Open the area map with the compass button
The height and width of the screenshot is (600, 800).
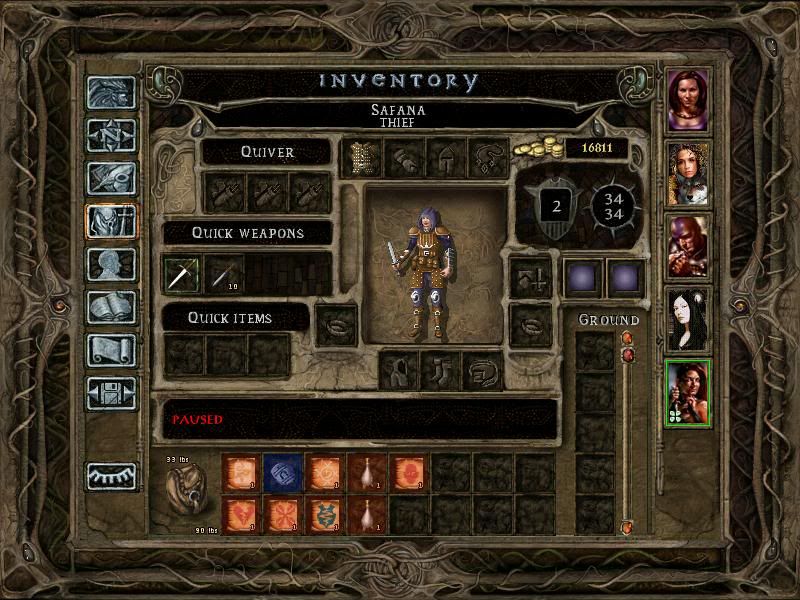tap(110, 135)
